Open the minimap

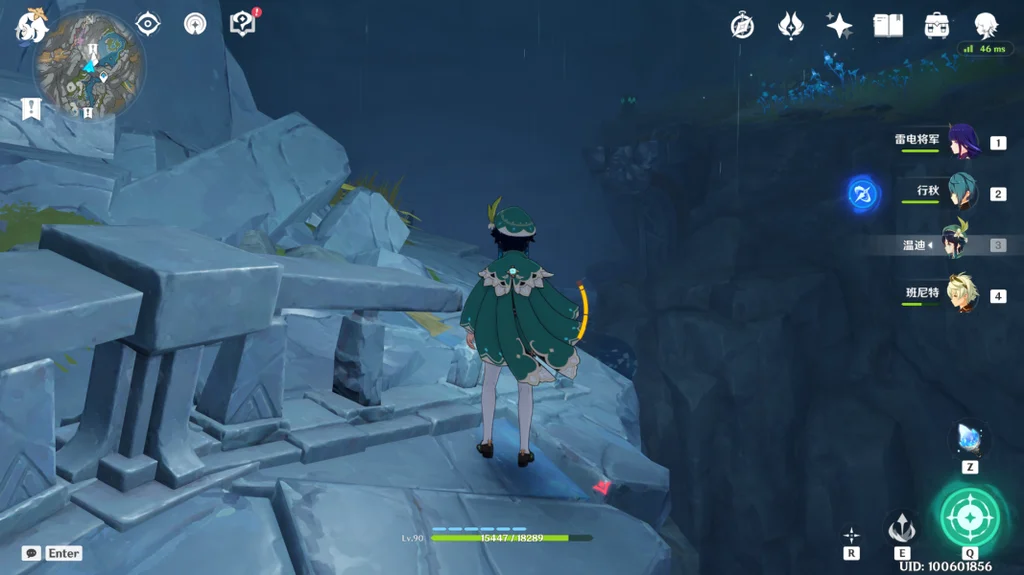pos(89,66)
